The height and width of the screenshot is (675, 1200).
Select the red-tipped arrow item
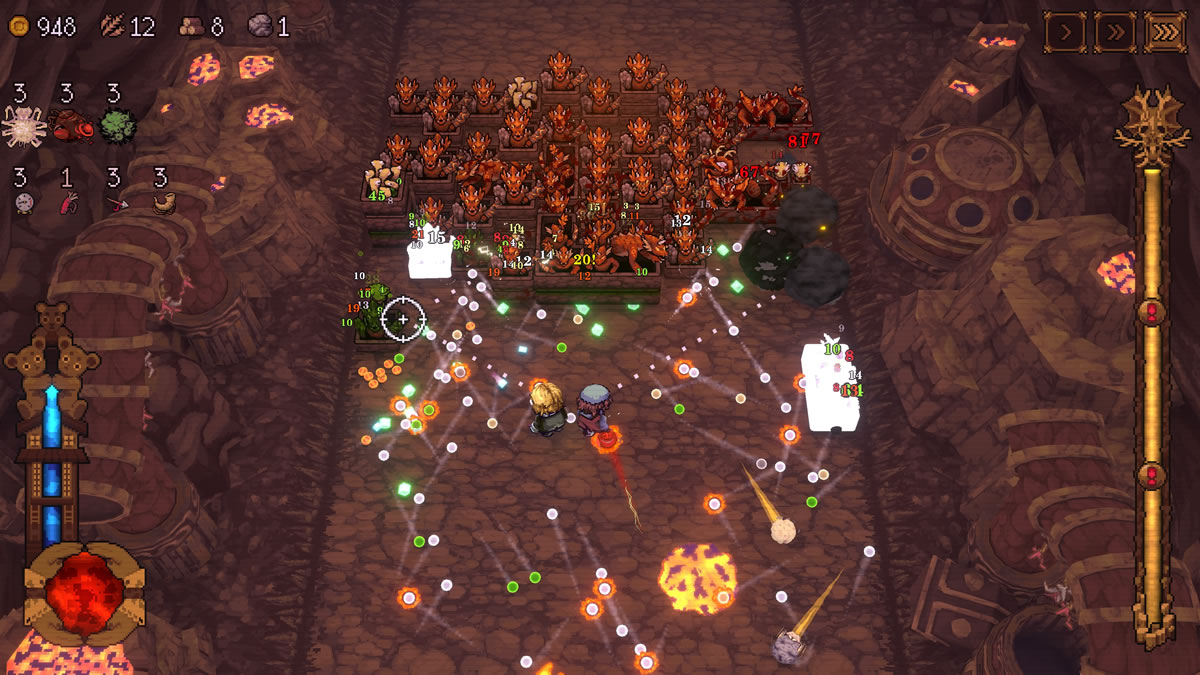116,204
